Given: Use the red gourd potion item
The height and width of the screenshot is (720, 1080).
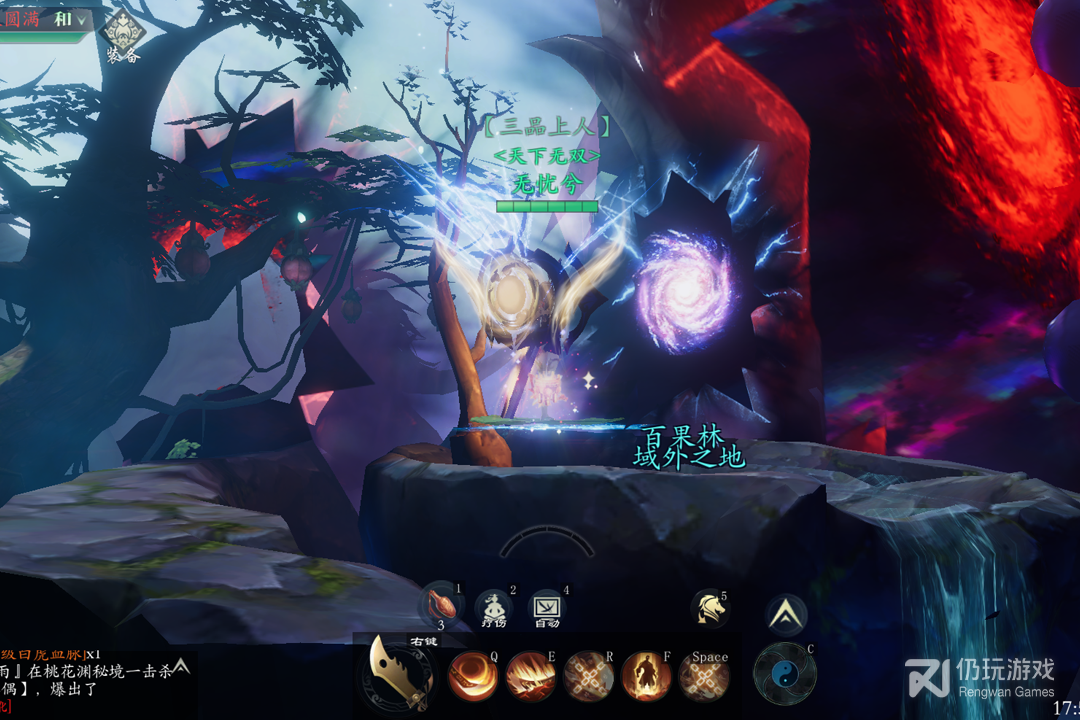Looking at the screenshot, I should point(442,606).
